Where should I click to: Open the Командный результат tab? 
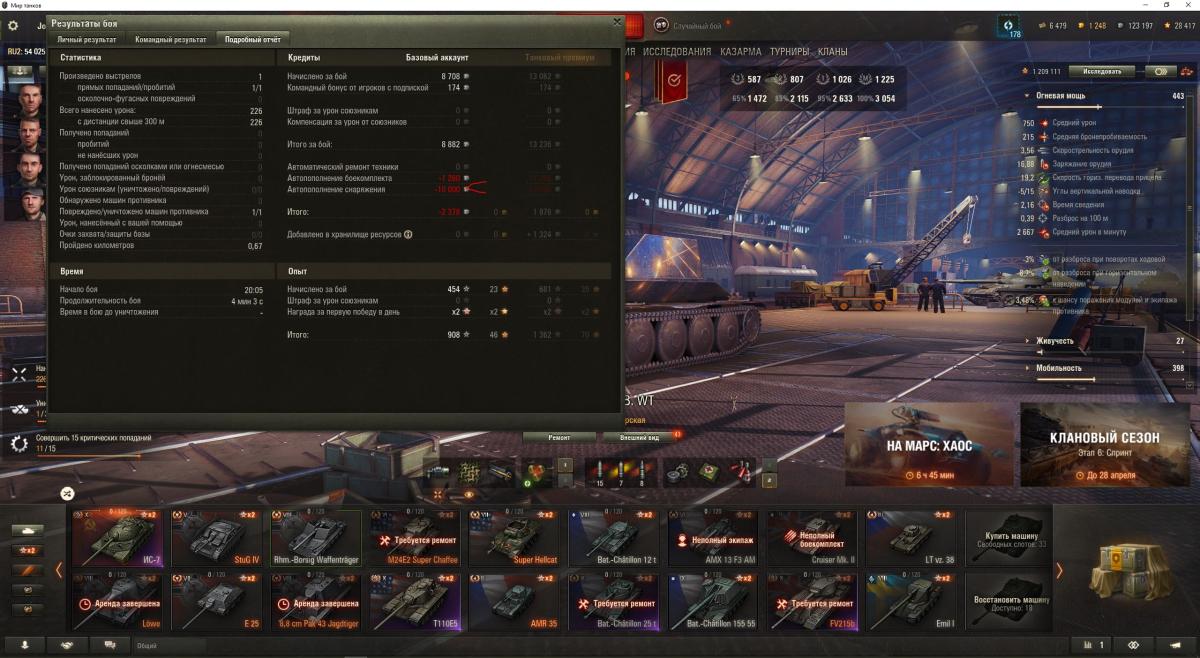point(171,39)
